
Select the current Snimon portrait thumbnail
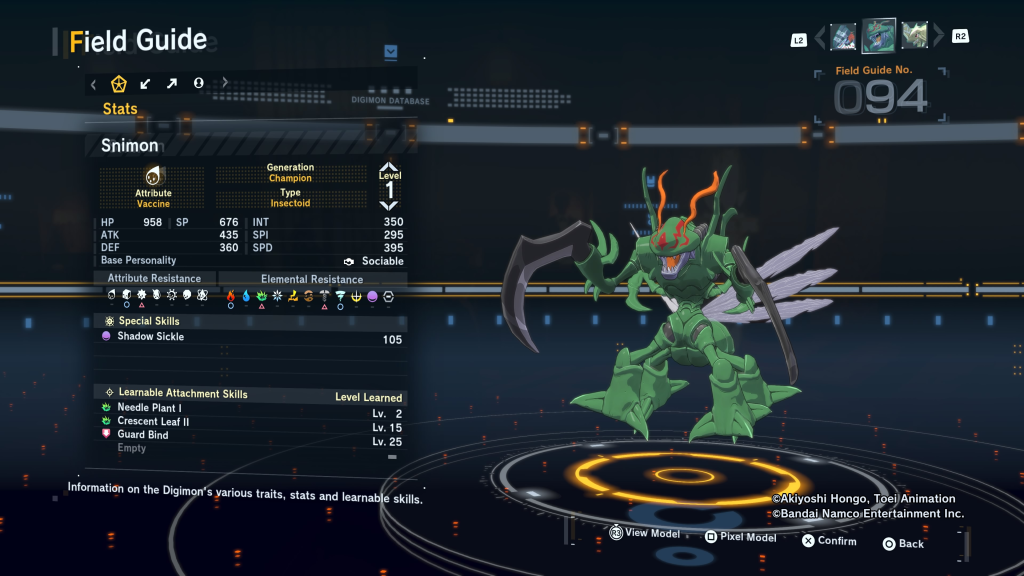(x=879, y=36)
